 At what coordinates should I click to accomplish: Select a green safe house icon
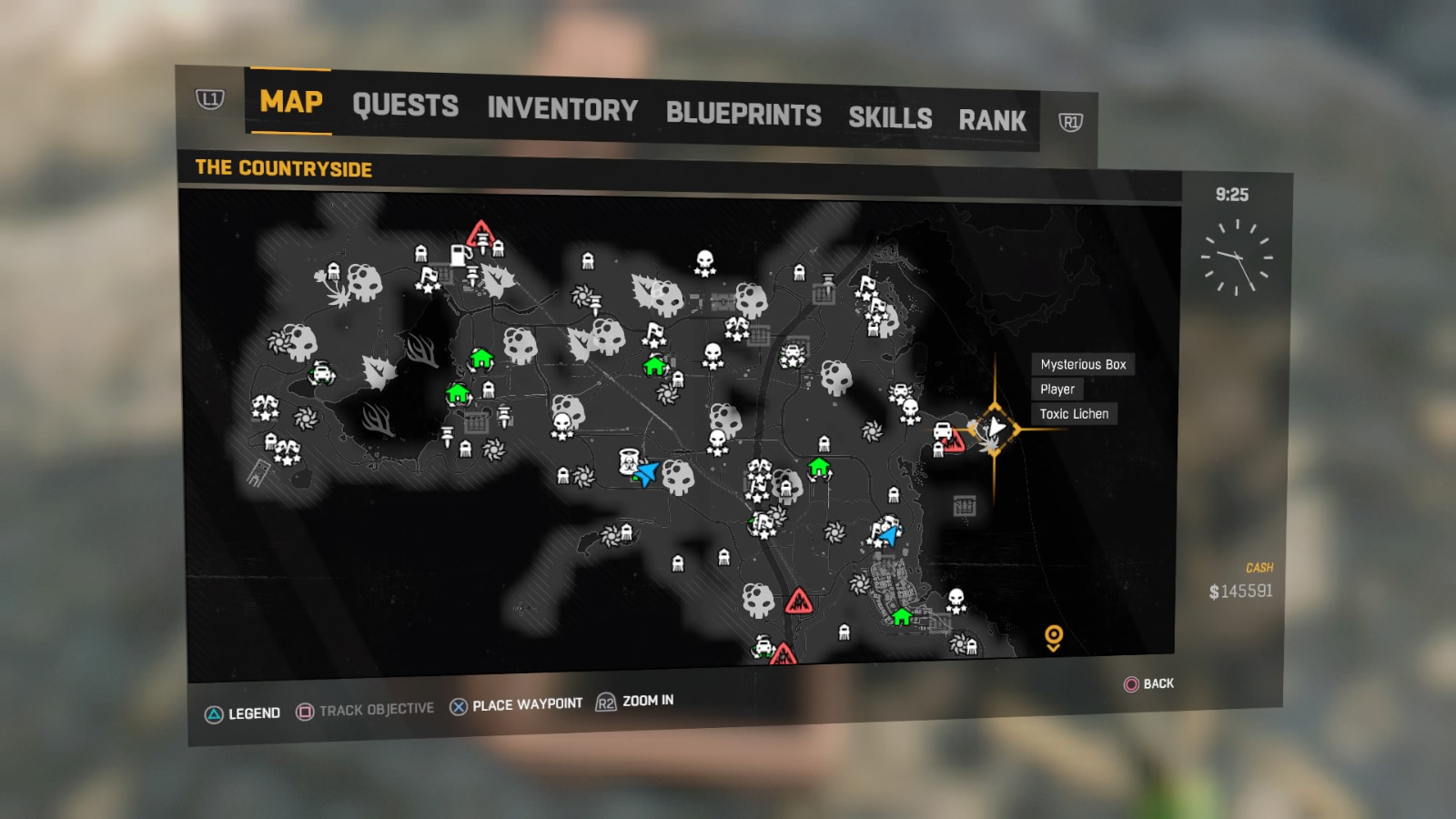pyautogui.click(x=480, y=360)
